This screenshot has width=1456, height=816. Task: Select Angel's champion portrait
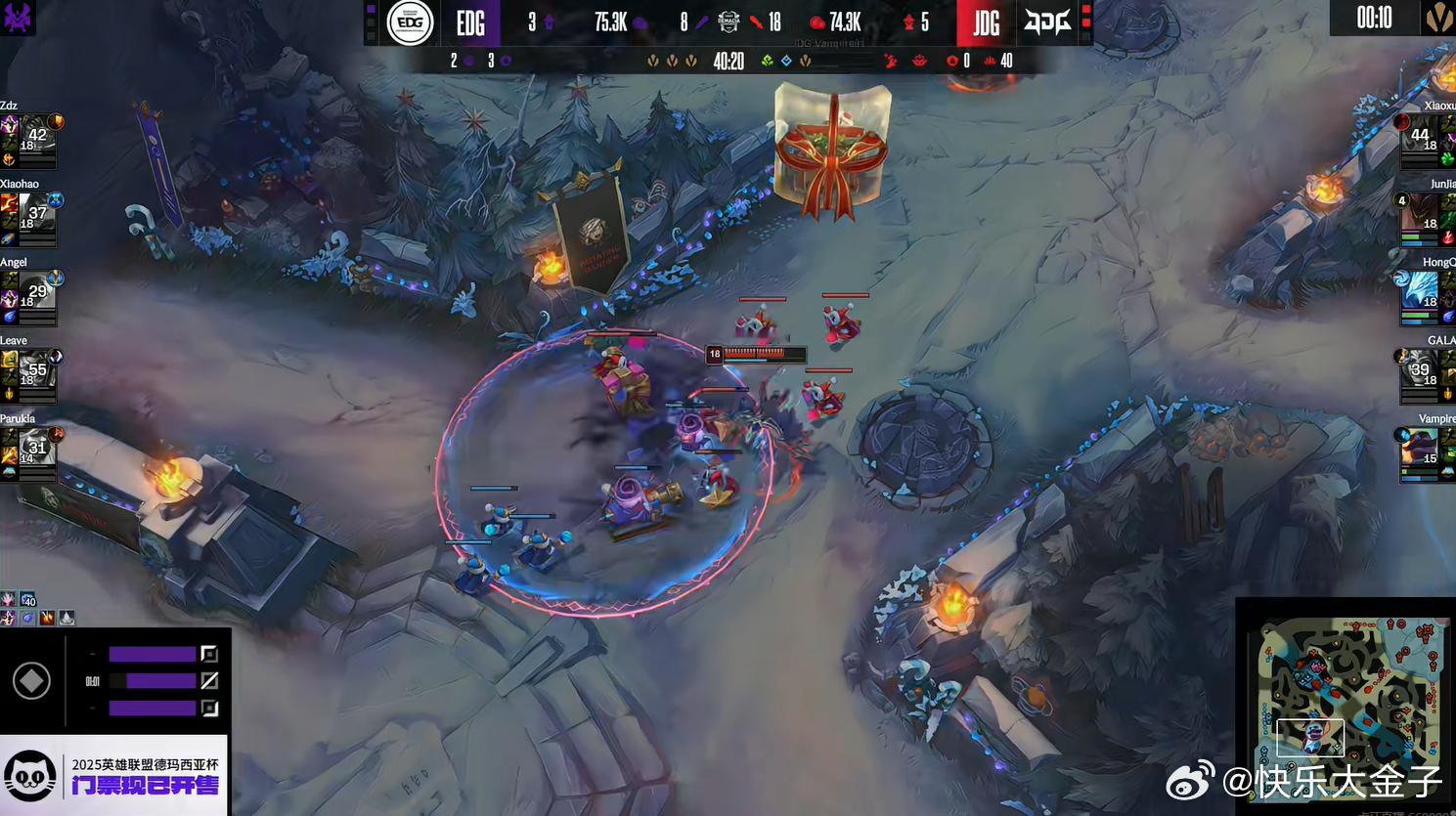coord(36,292)
